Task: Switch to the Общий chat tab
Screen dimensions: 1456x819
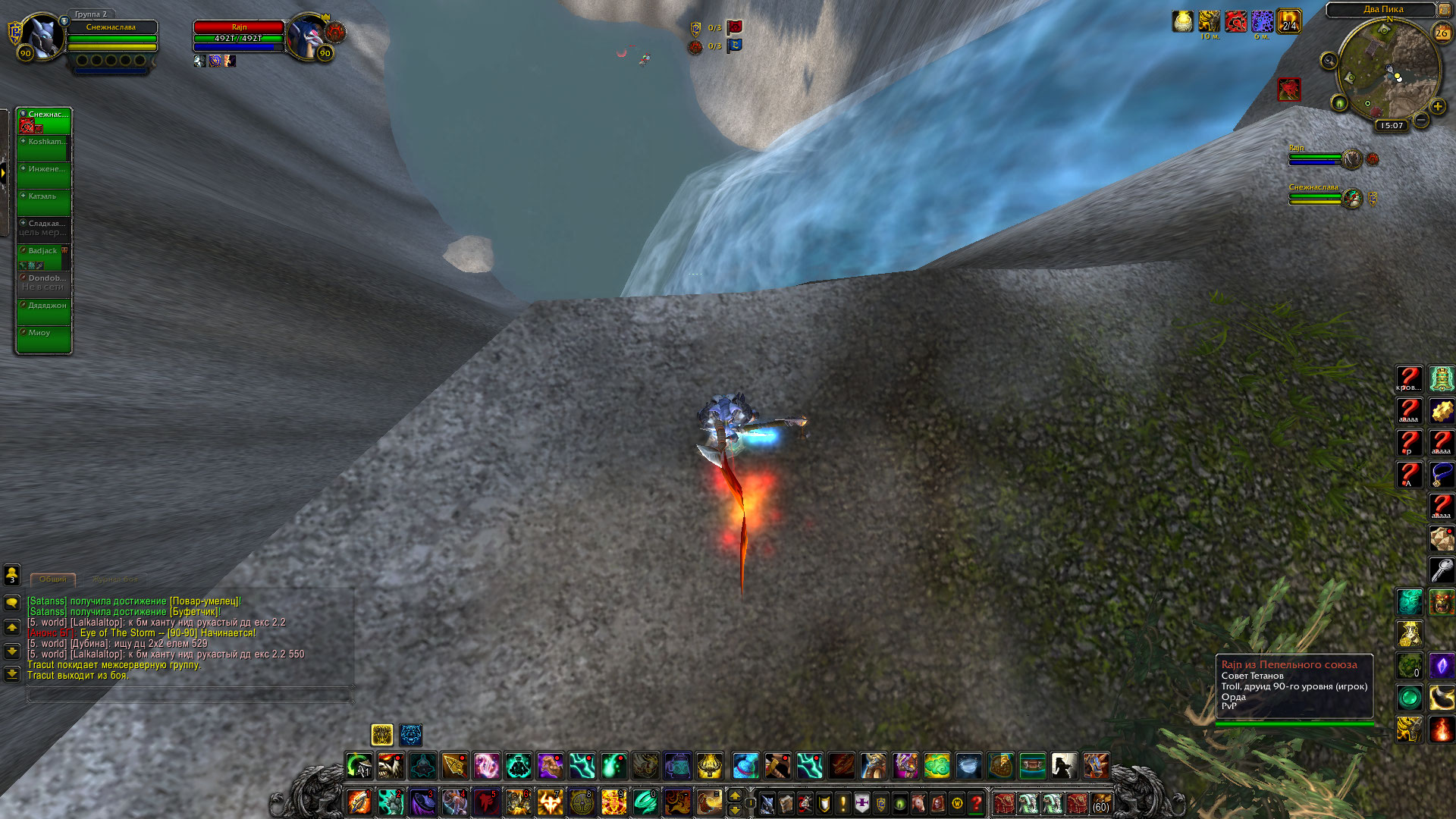Action: (x=53, y=579)
